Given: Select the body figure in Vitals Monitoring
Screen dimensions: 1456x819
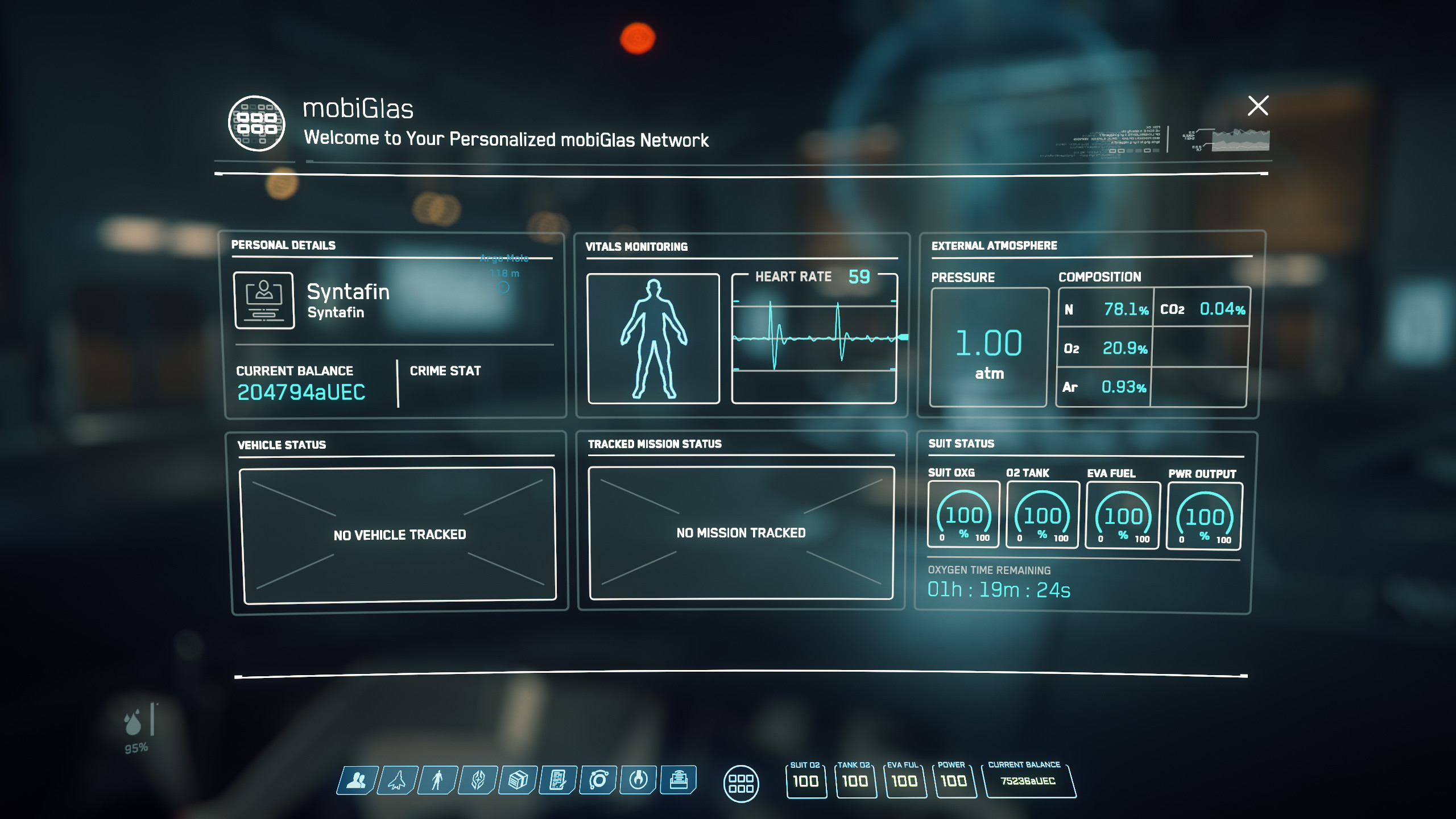Looking at the screenshot, I should pos(653,338).
